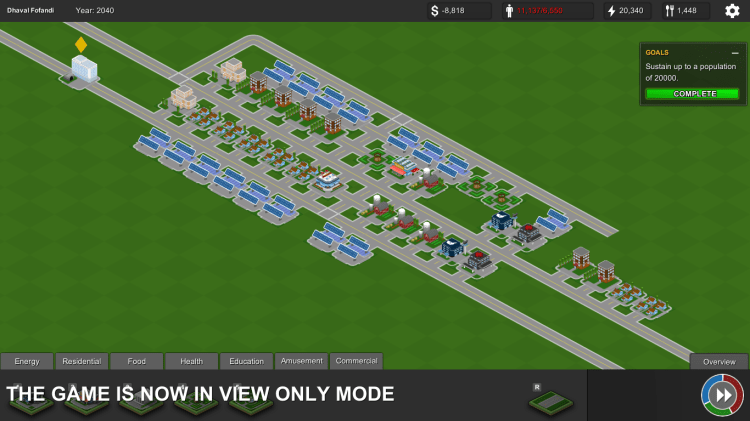Image resolution: width=750 pixels, height=421 pixels.
Task: Open the Energy building category
Action: click(x=27, y=361)
